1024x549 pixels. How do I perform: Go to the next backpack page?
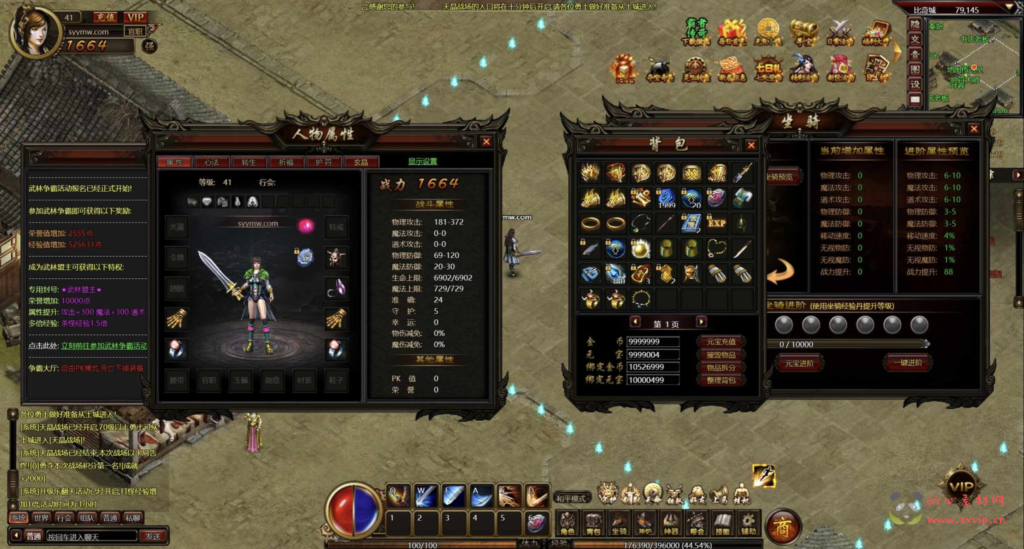click(701, 322)
